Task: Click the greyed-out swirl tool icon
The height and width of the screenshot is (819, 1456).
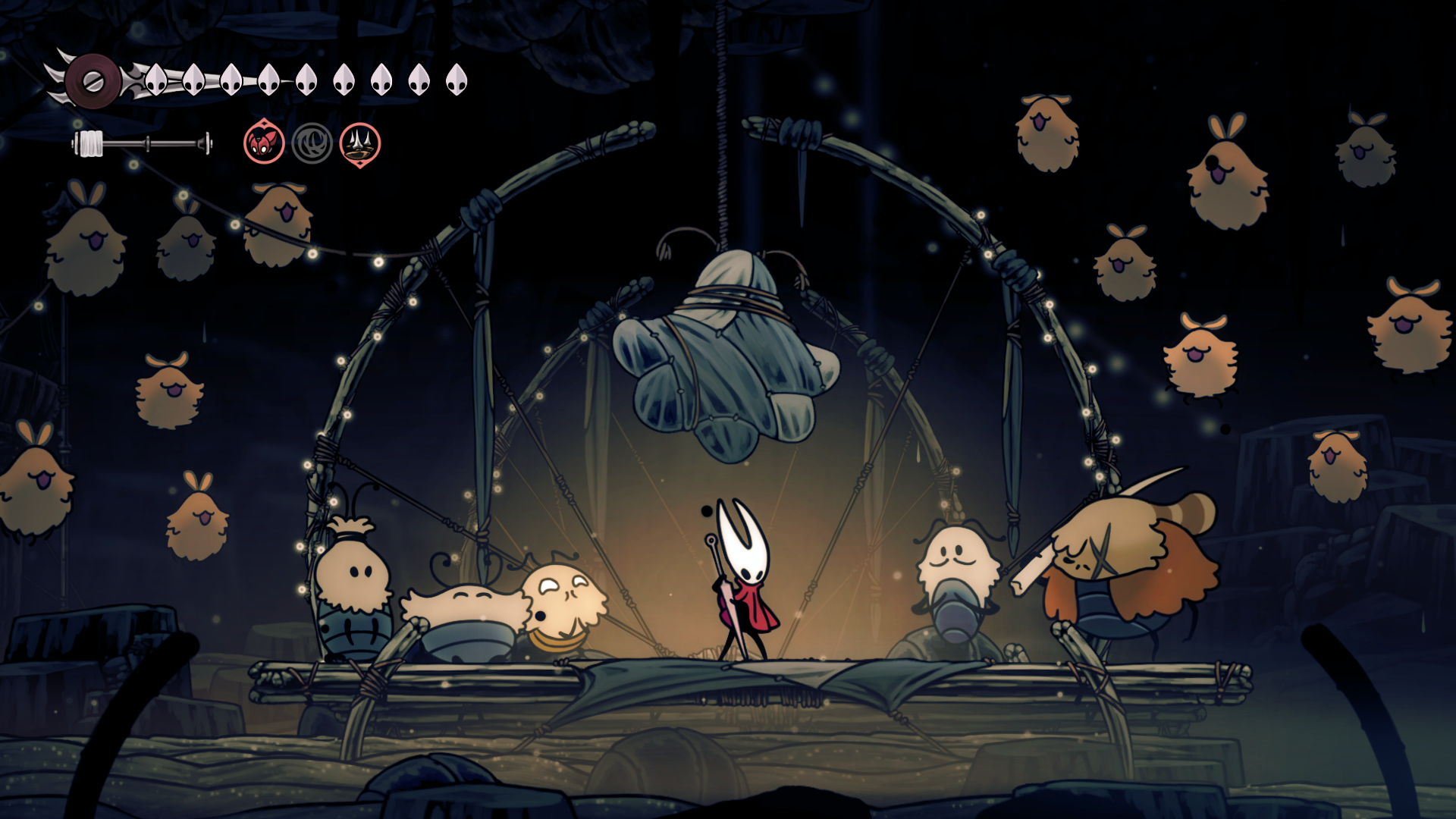Action: click(312, 143)
